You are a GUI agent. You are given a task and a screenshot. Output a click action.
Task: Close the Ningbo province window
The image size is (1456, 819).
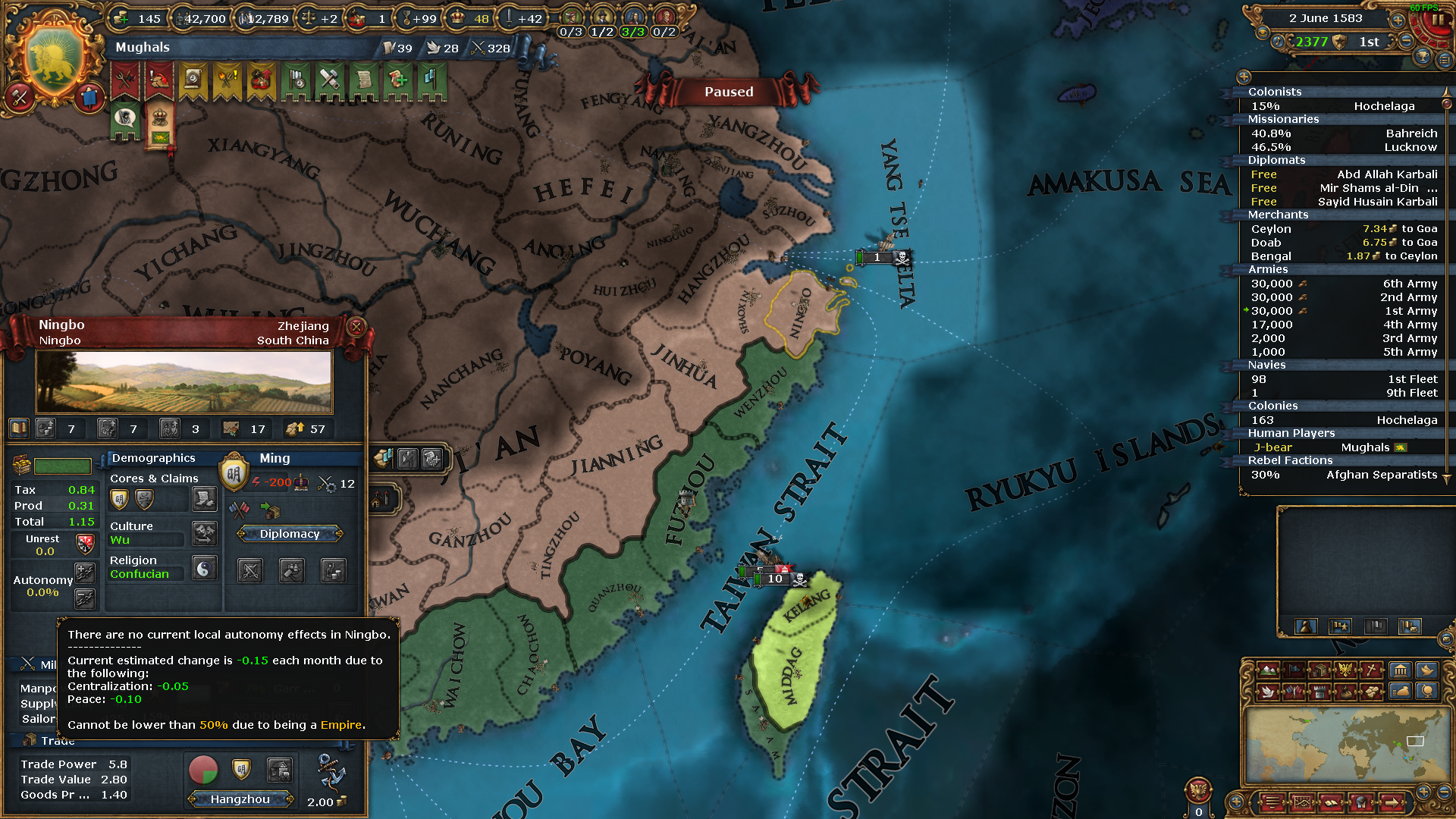tap(356, 327)
